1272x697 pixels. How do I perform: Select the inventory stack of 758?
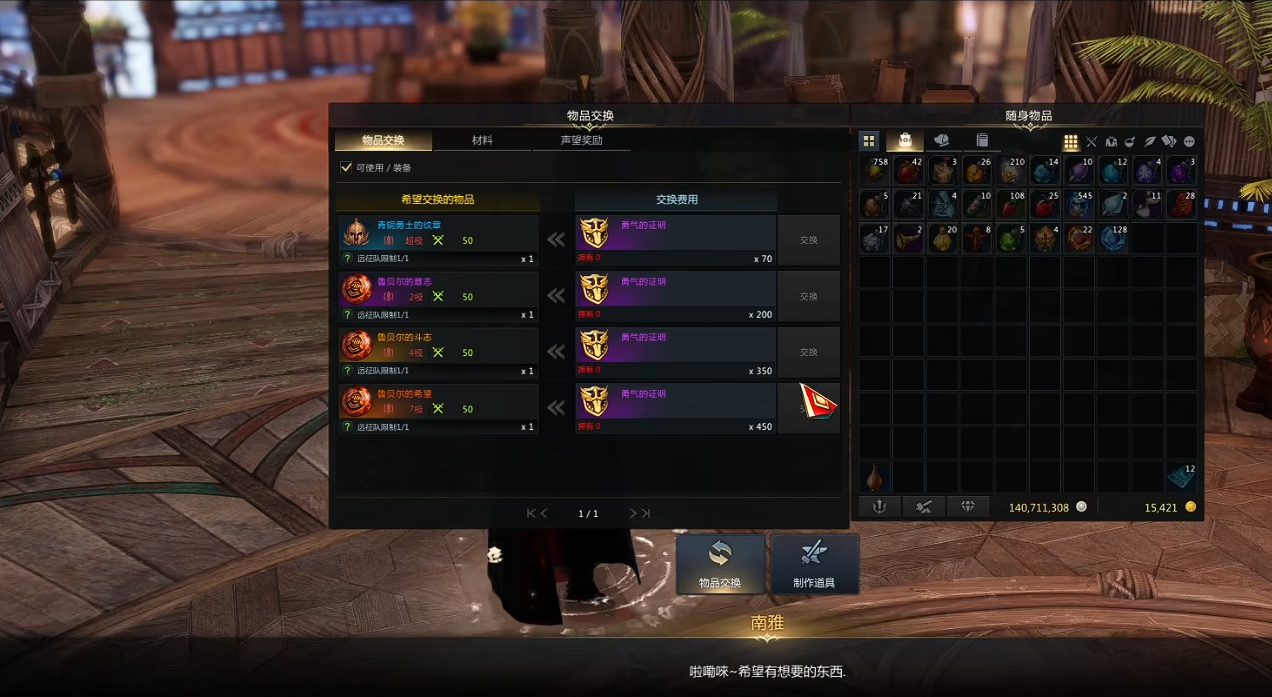click(875, 171)
